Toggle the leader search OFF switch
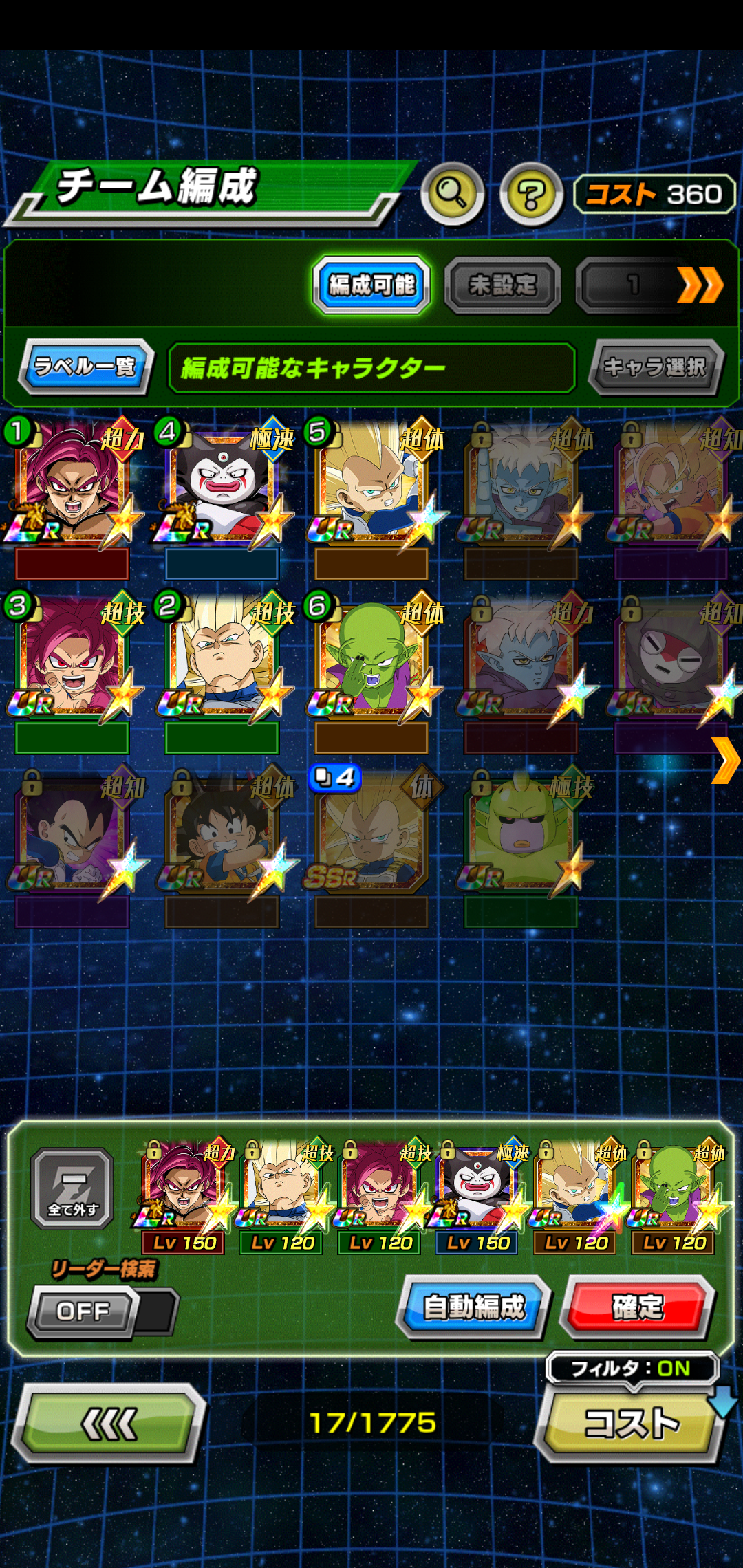Image resolution: width=743 pixels, height=1568 pixels. [102, 1311]
